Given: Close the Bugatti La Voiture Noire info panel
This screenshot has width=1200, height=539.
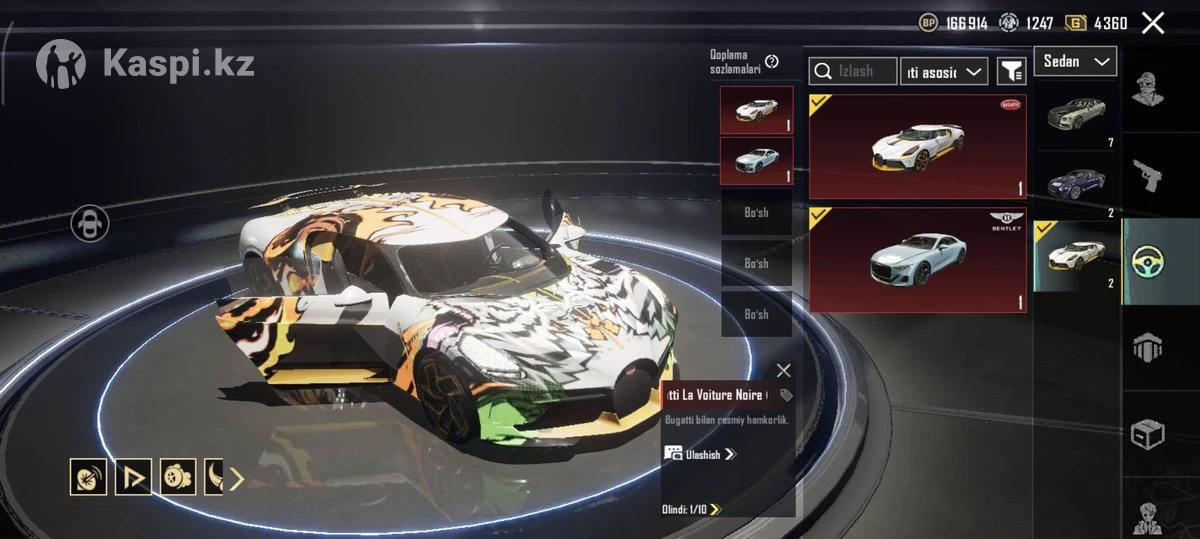Looking at the screenshot, I should [783, 371].
